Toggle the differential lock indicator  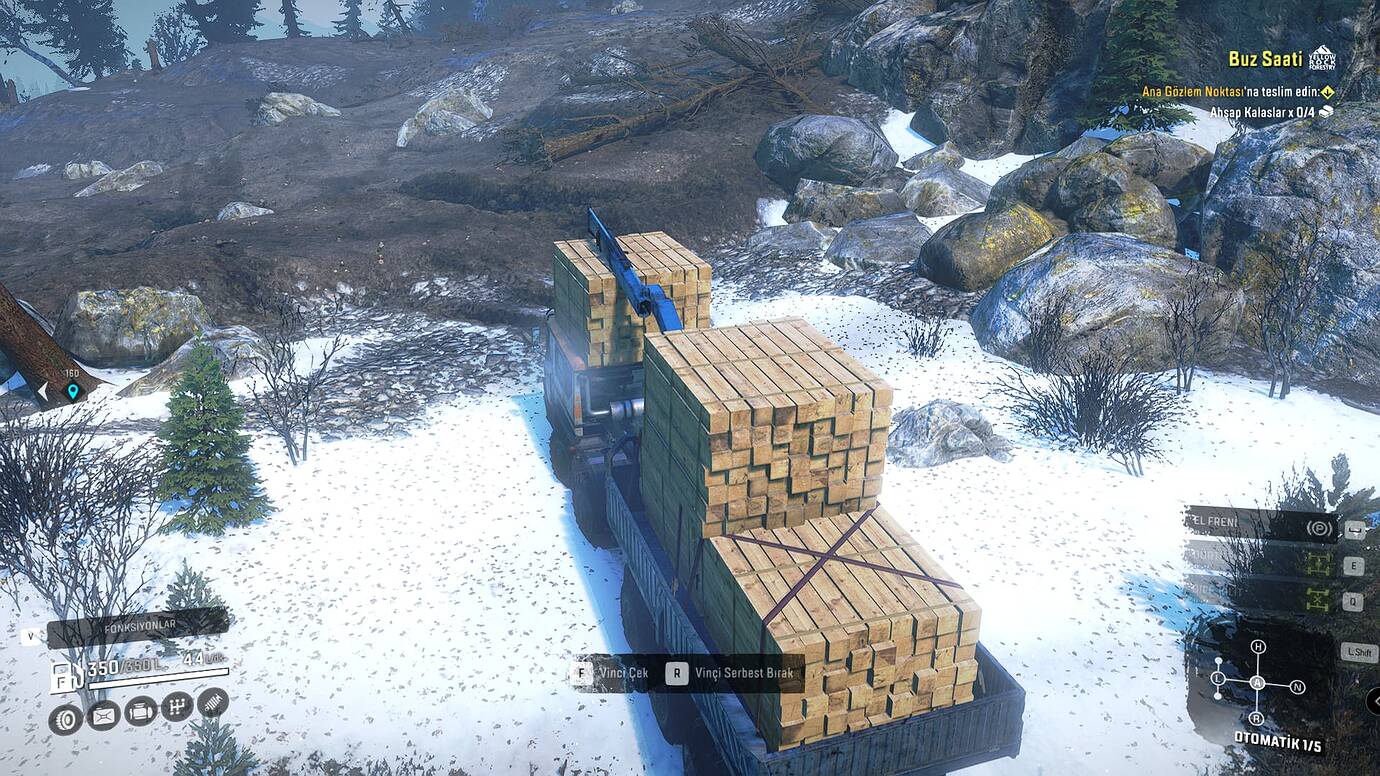pos(1318,600)
